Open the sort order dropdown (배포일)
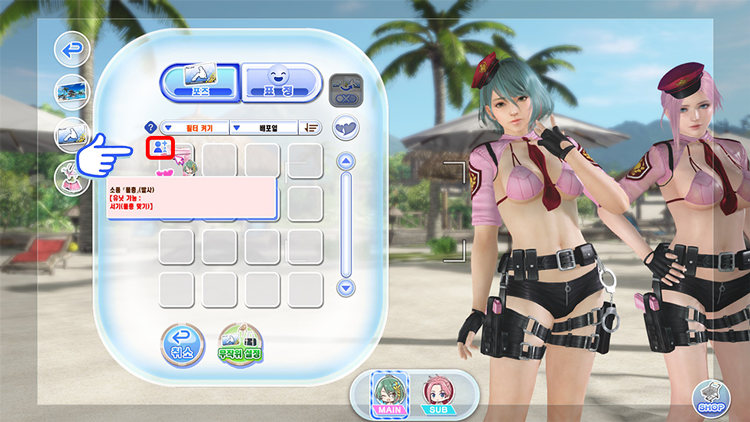 (264, 128)
